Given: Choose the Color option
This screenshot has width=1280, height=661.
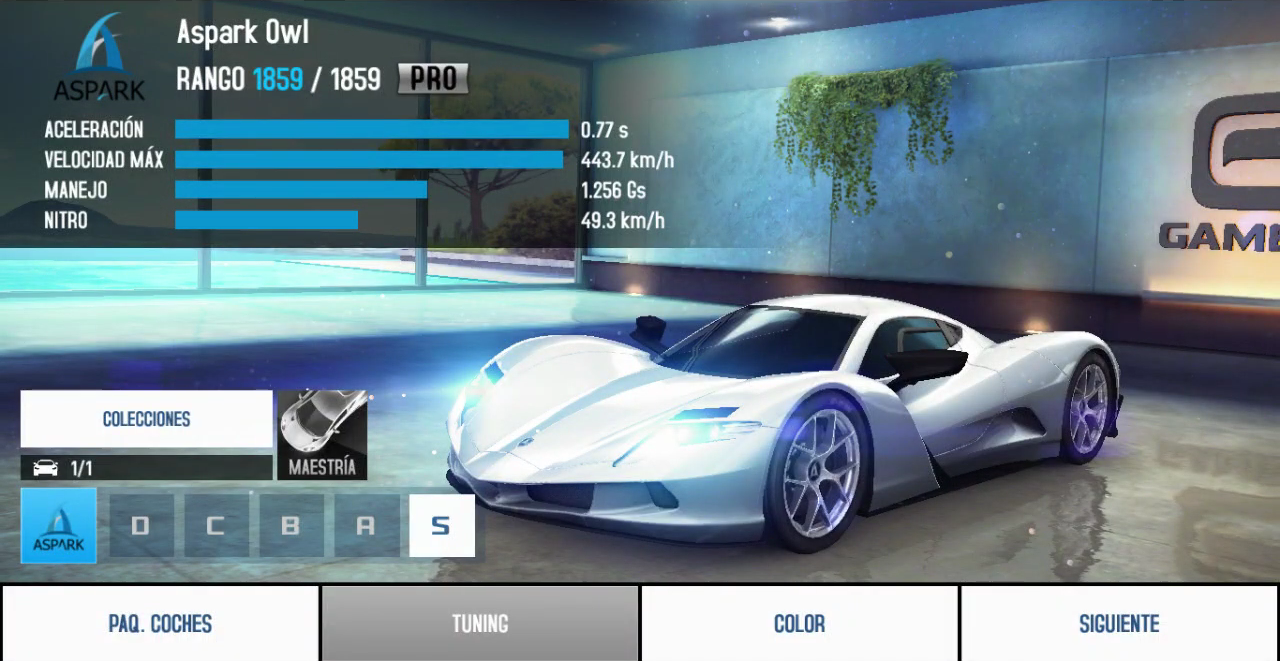Looking at the screenshot, I should [799, 623].
